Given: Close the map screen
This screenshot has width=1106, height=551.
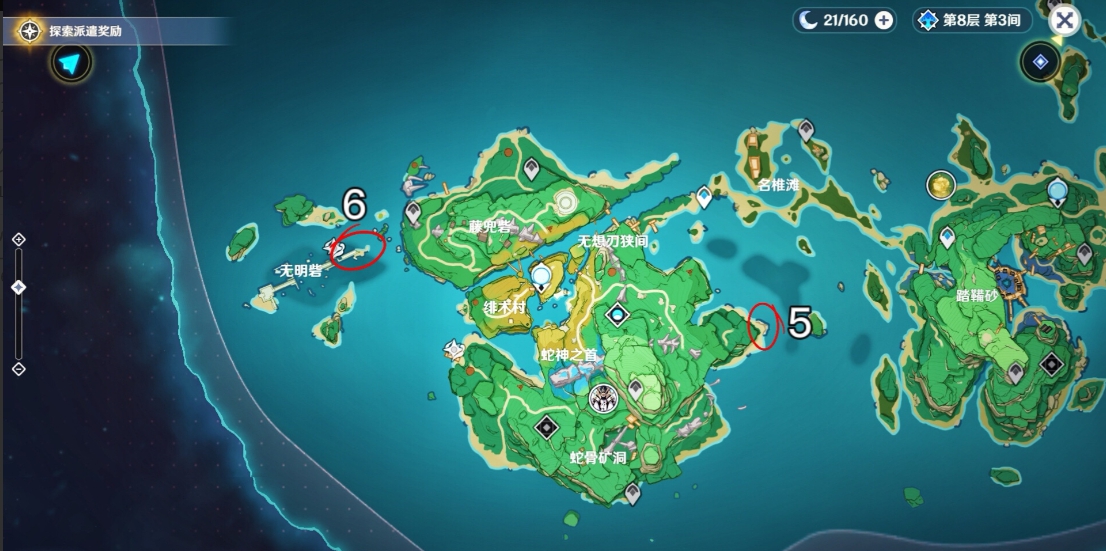Looking at the screenshot, I should [x=1065, y=20].
